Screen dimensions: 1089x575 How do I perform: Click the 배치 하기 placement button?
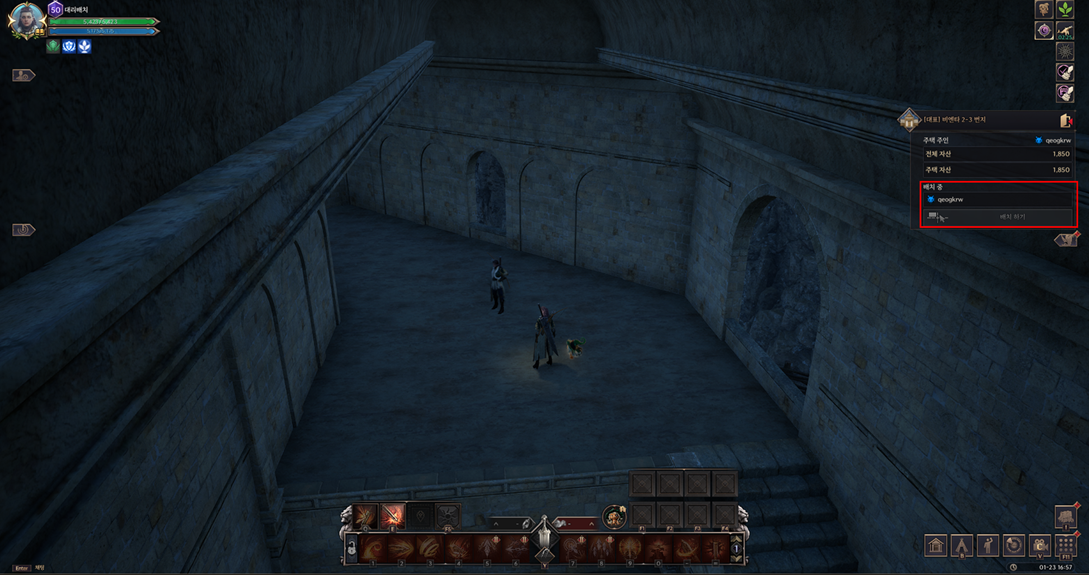(1012, 216)
